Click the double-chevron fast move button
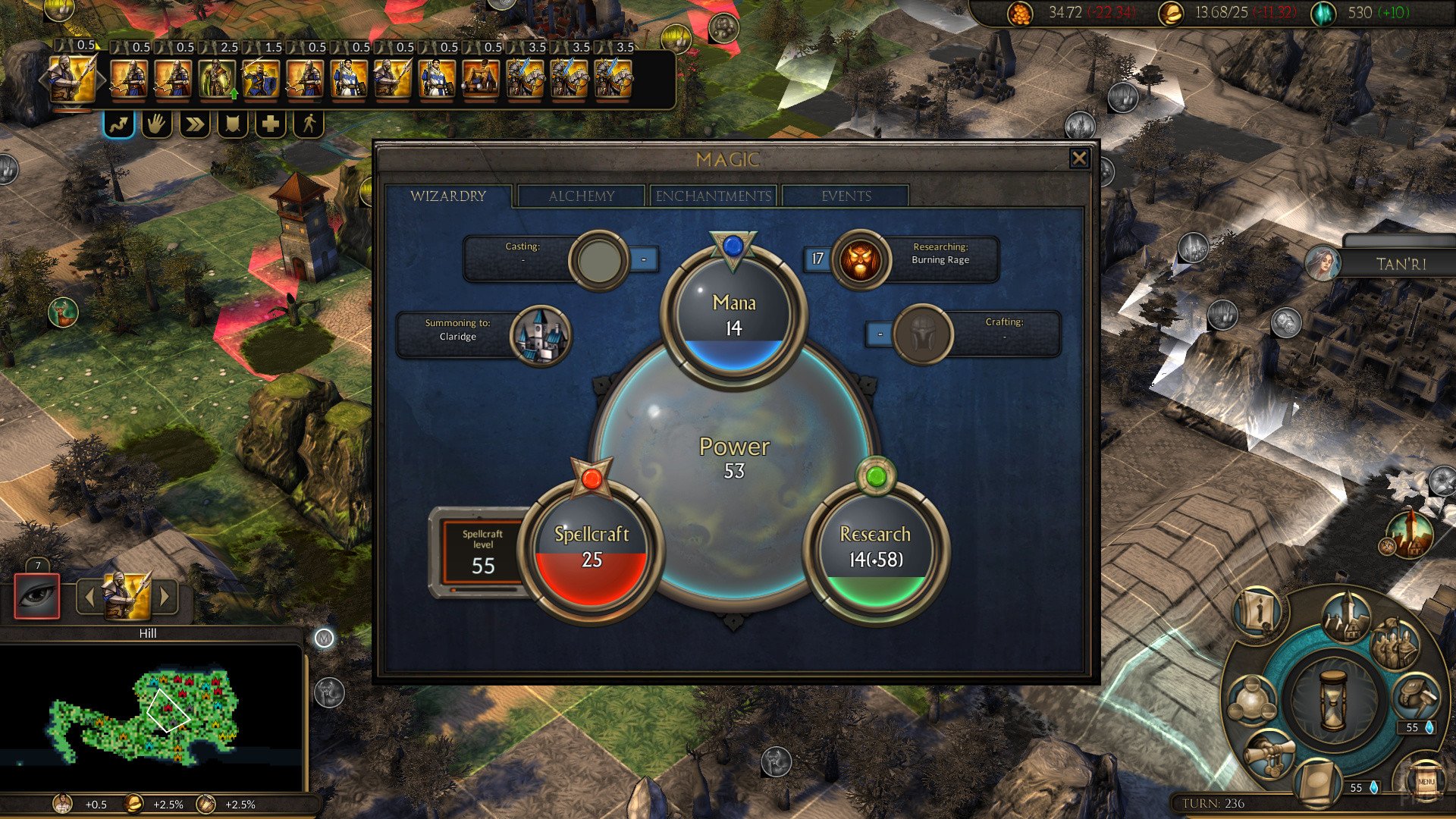Screen dimensions: 1456x819 tap(194, 124)
